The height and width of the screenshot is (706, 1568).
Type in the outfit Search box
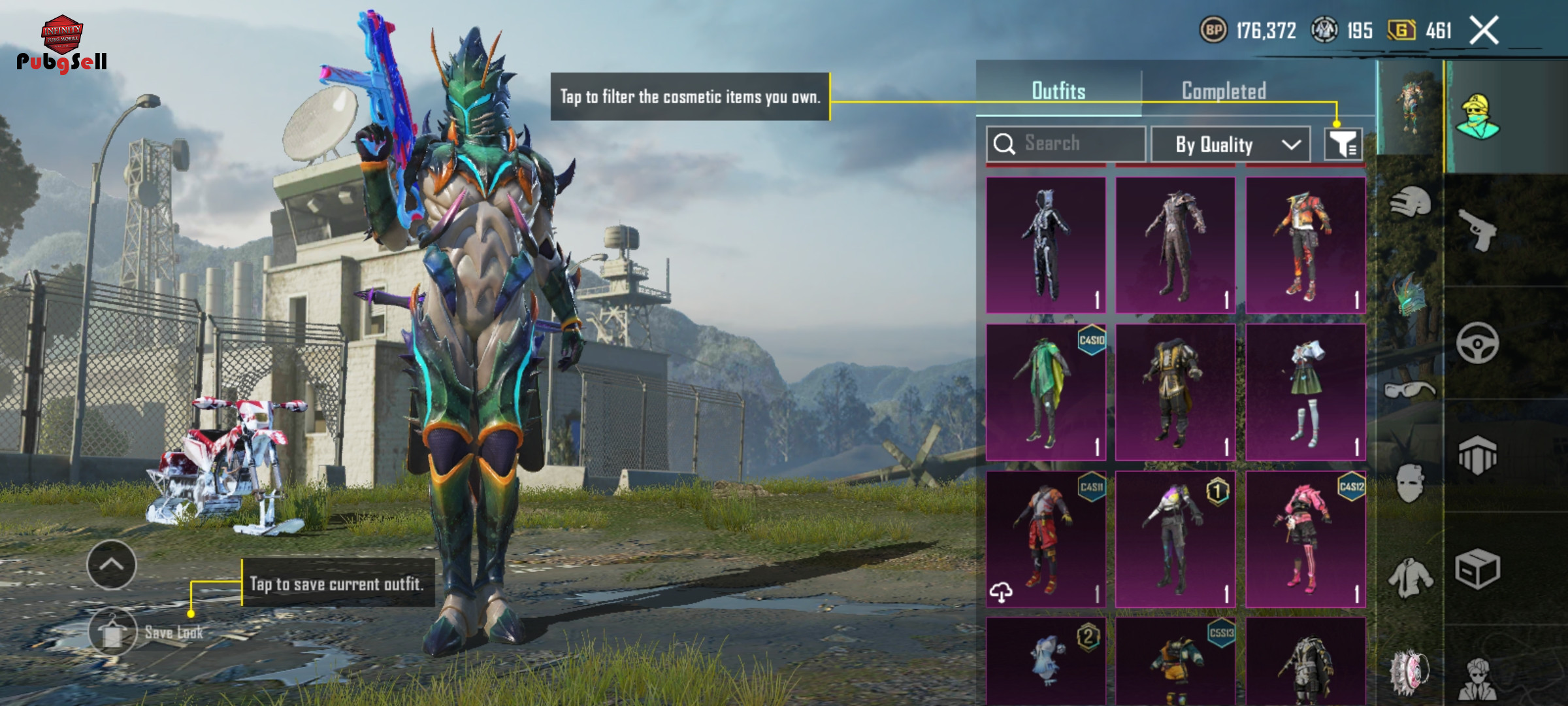(x=1071, y=143)
